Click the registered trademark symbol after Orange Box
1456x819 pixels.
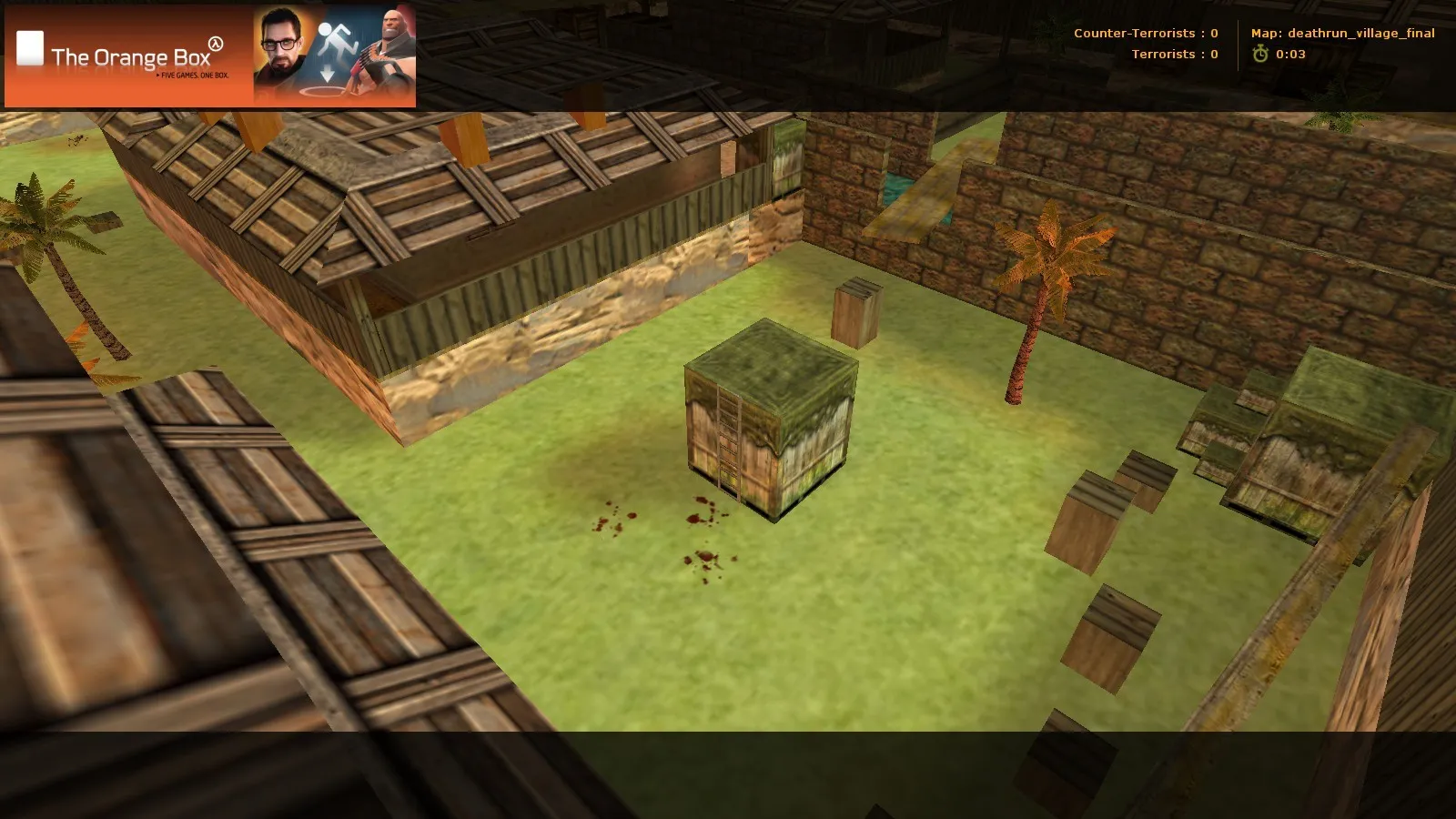point(215,42)
